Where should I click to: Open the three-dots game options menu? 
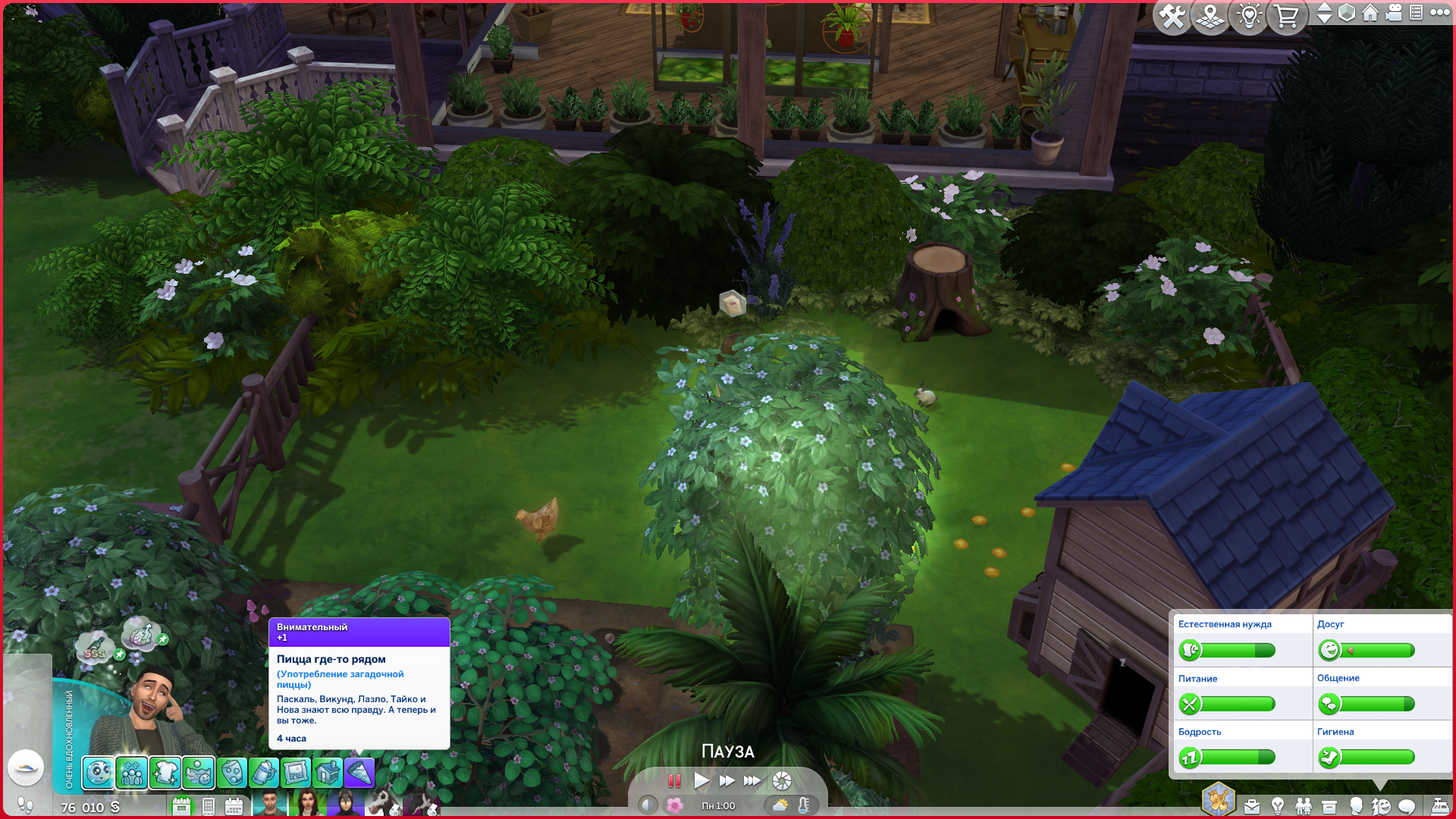[x=1440, y=13]
